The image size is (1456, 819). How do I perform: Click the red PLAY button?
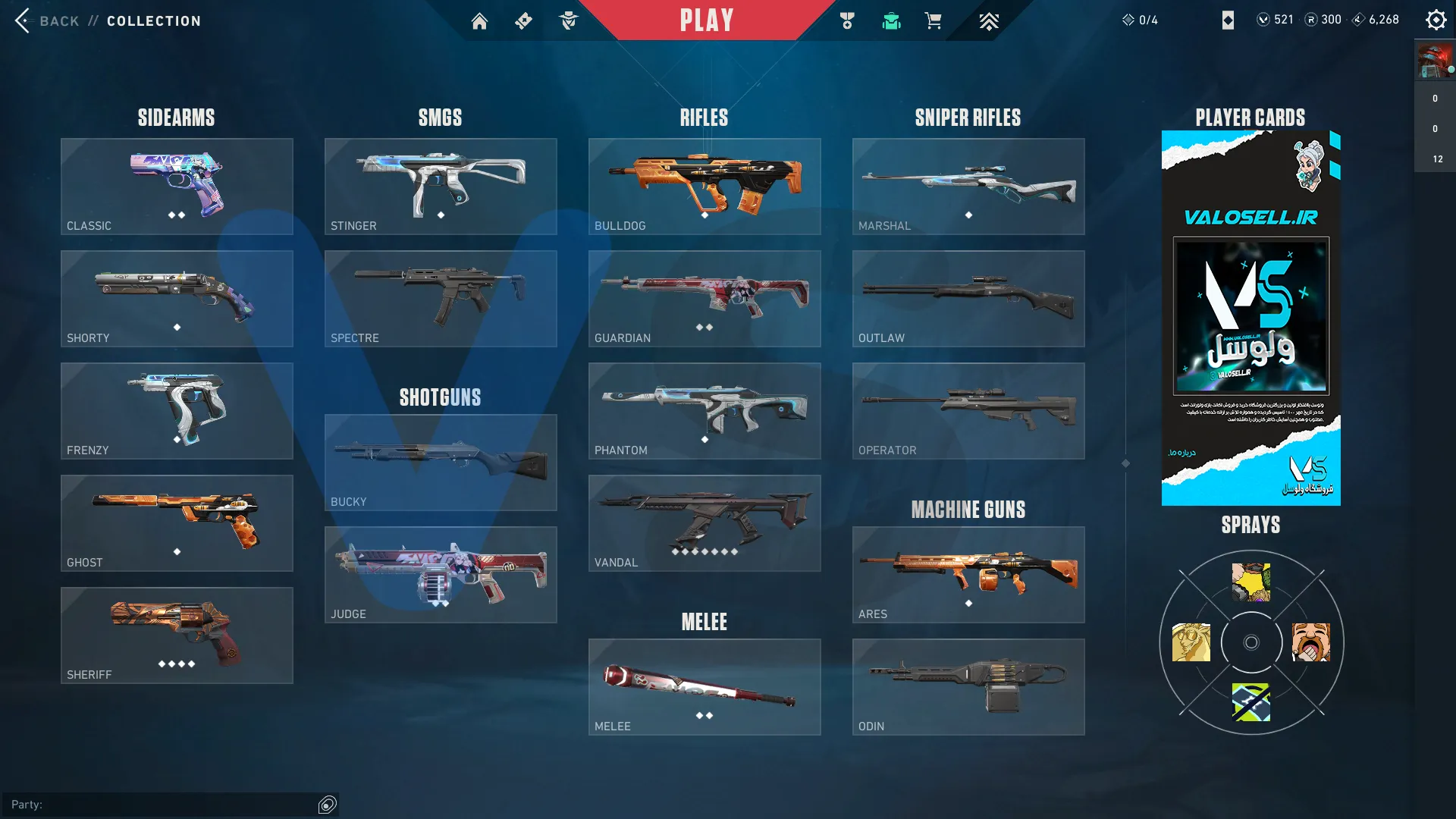[x=706, y=20]
